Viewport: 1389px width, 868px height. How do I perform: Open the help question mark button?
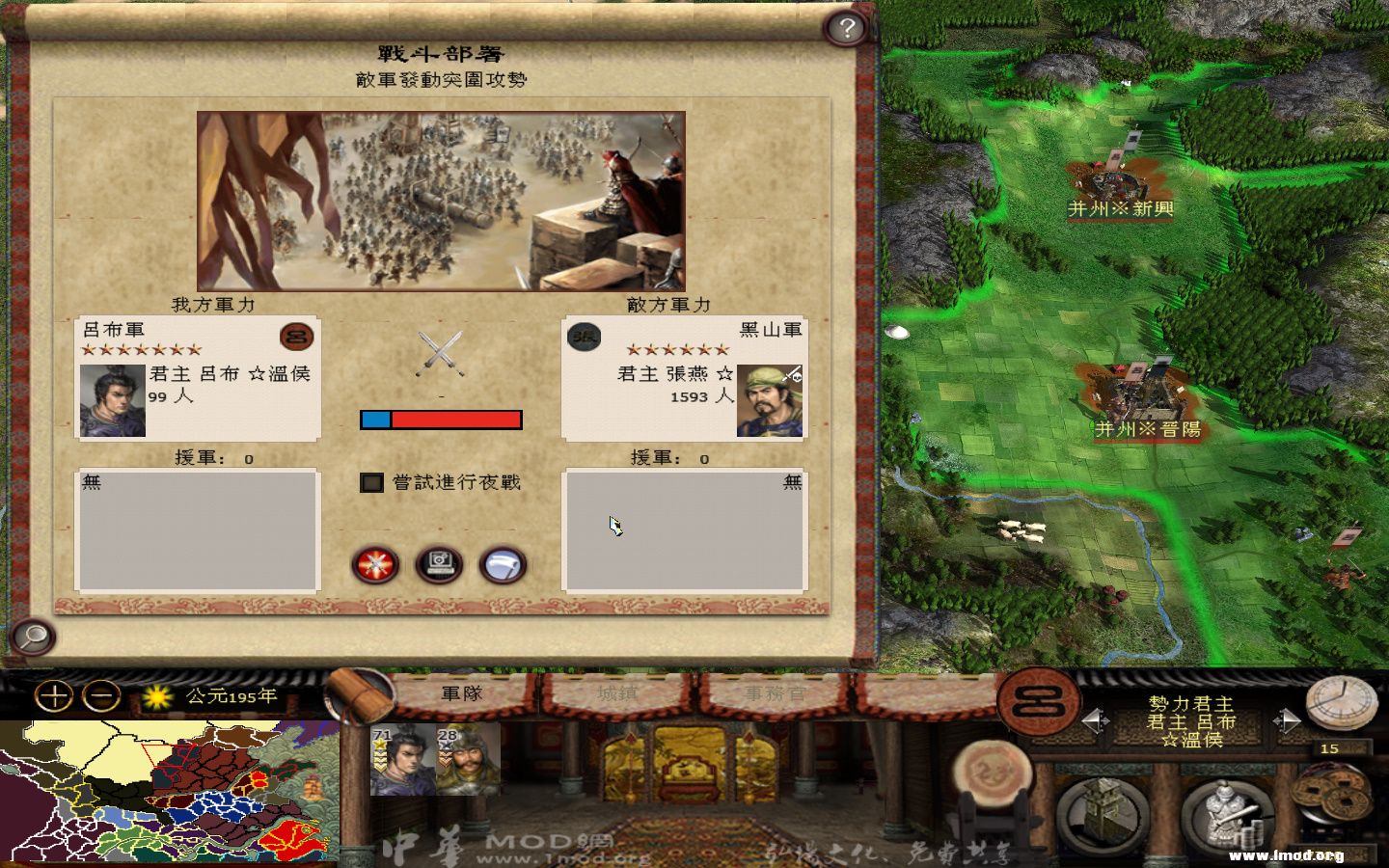click(x=847, y=28)
